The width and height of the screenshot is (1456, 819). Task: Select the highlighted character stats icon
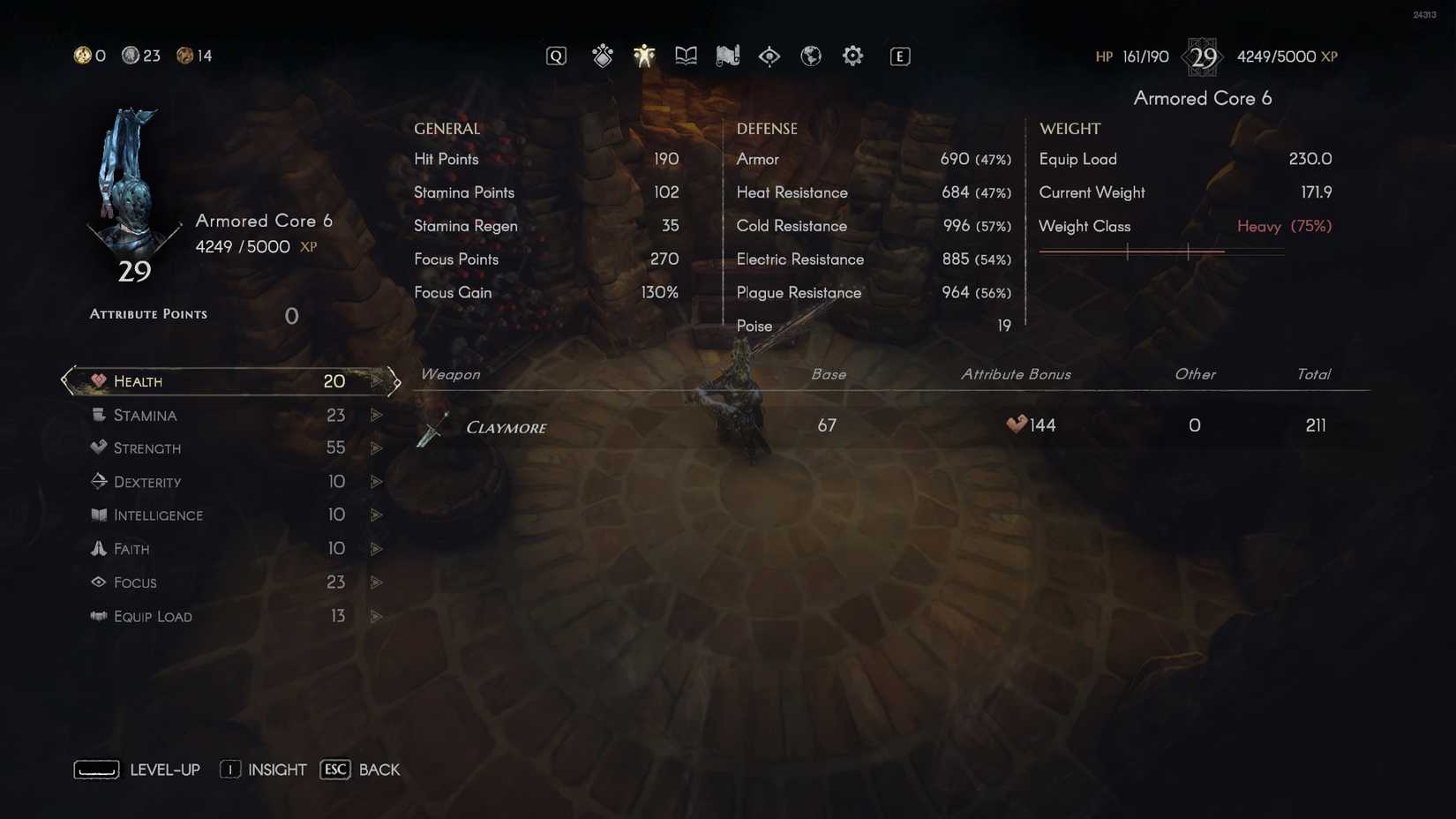click(x=644, y=55)
